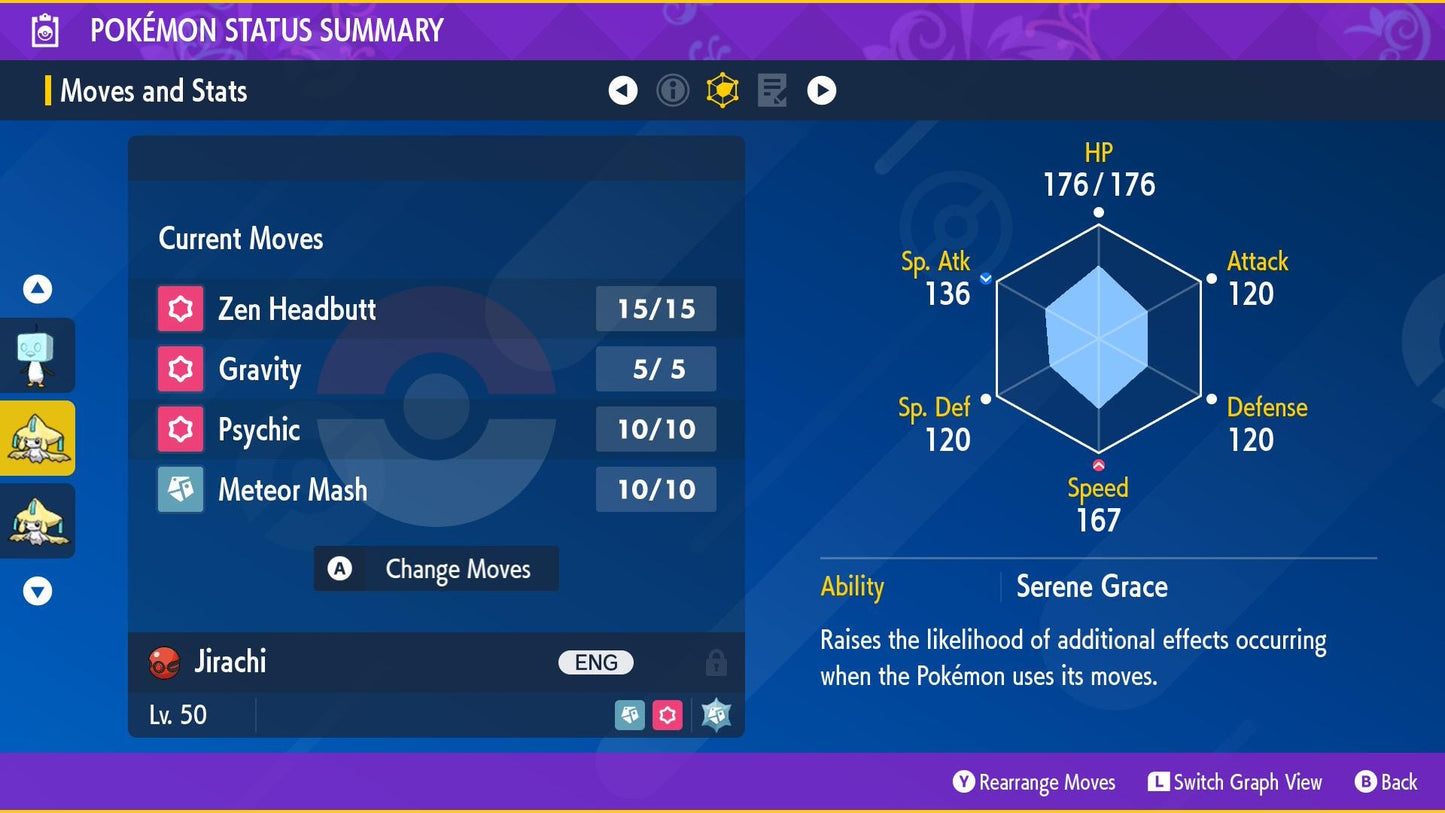The width and height of the screenshot is (1445, 813).
Task: Go Back from the summary screen
Action: pos(1386,782)
